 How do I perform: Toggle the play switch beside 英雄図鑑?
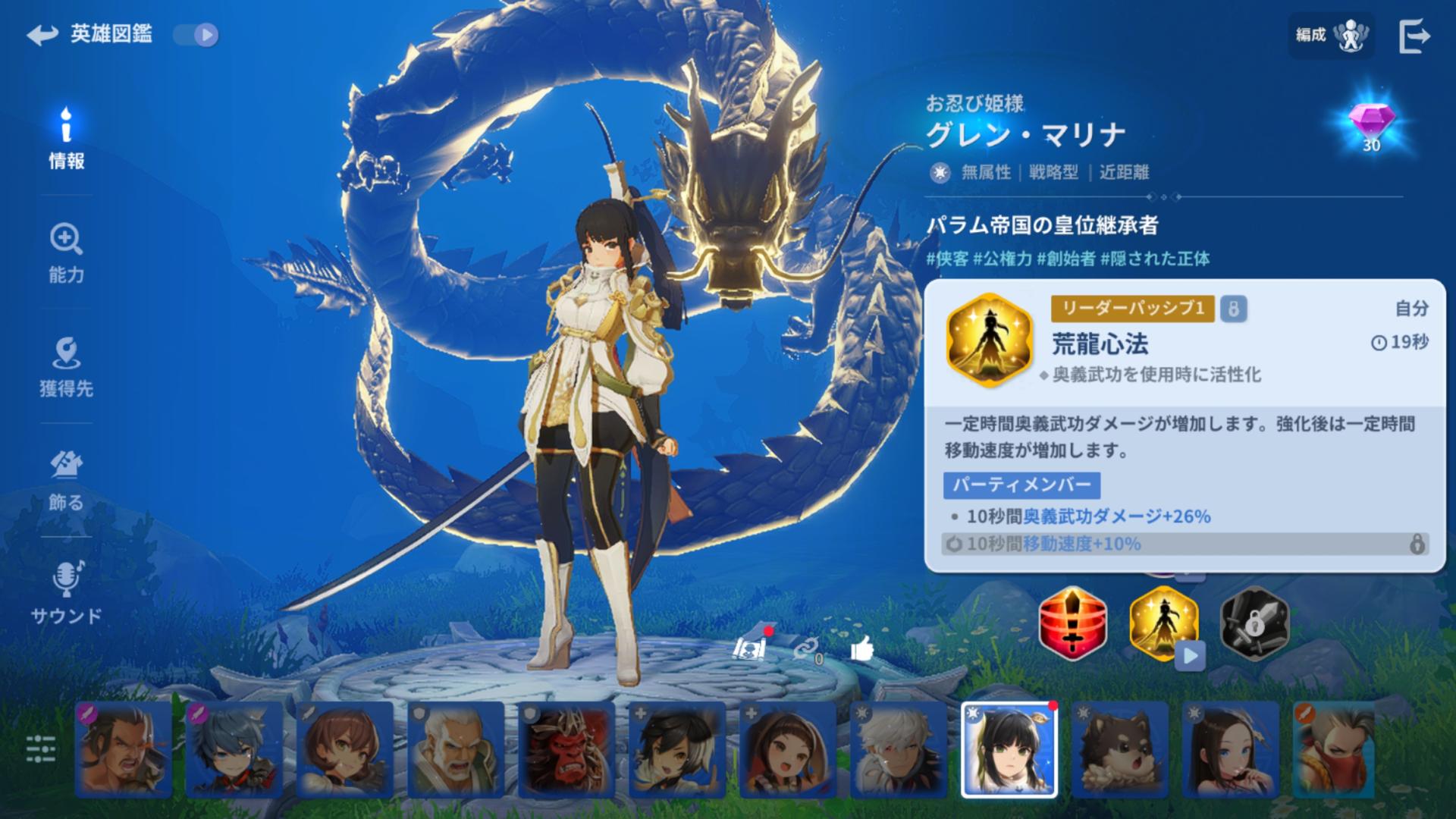[x=196, y=35]
